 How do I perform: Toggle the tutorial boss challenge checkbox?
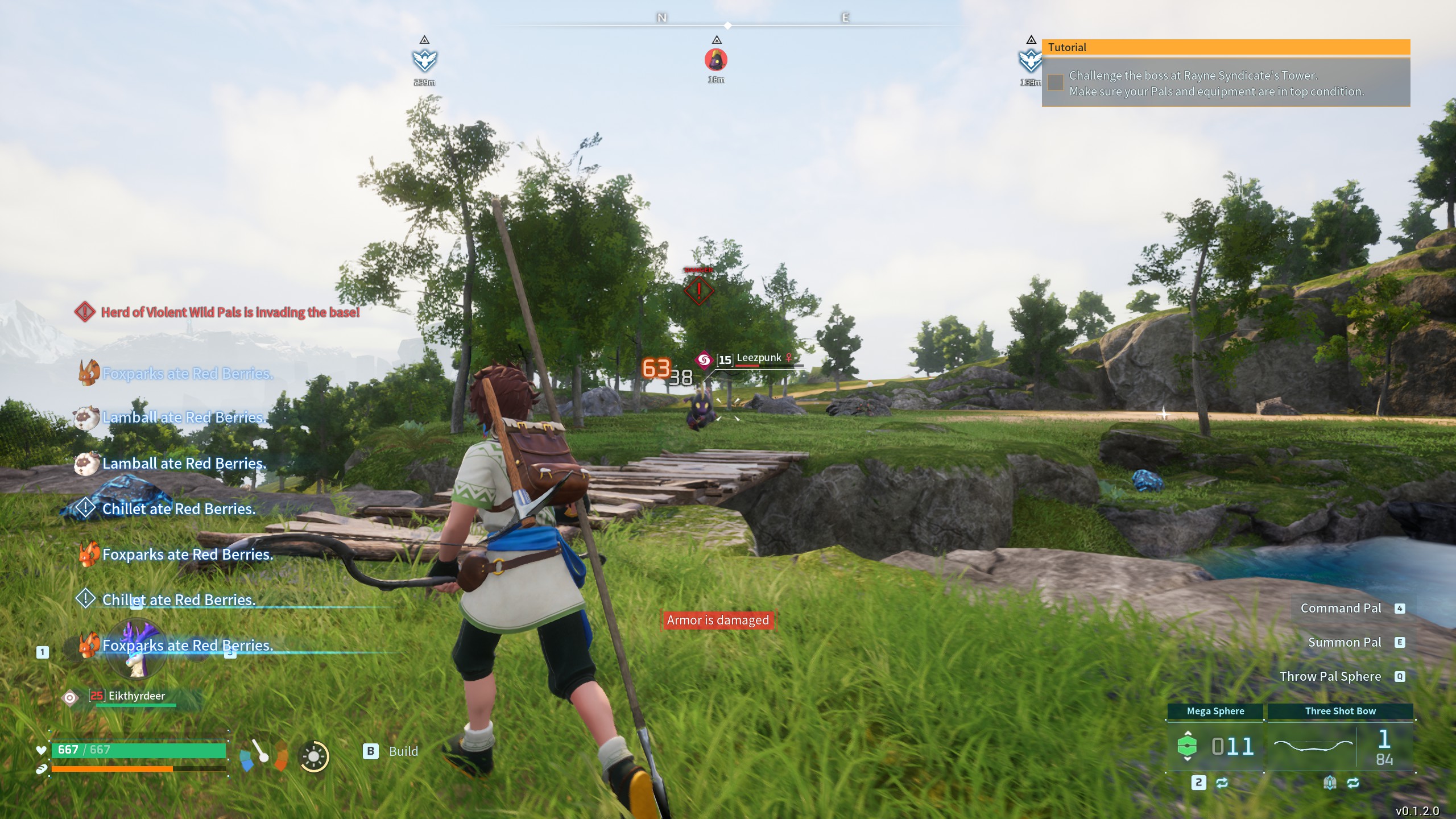tap(1056, 83)
